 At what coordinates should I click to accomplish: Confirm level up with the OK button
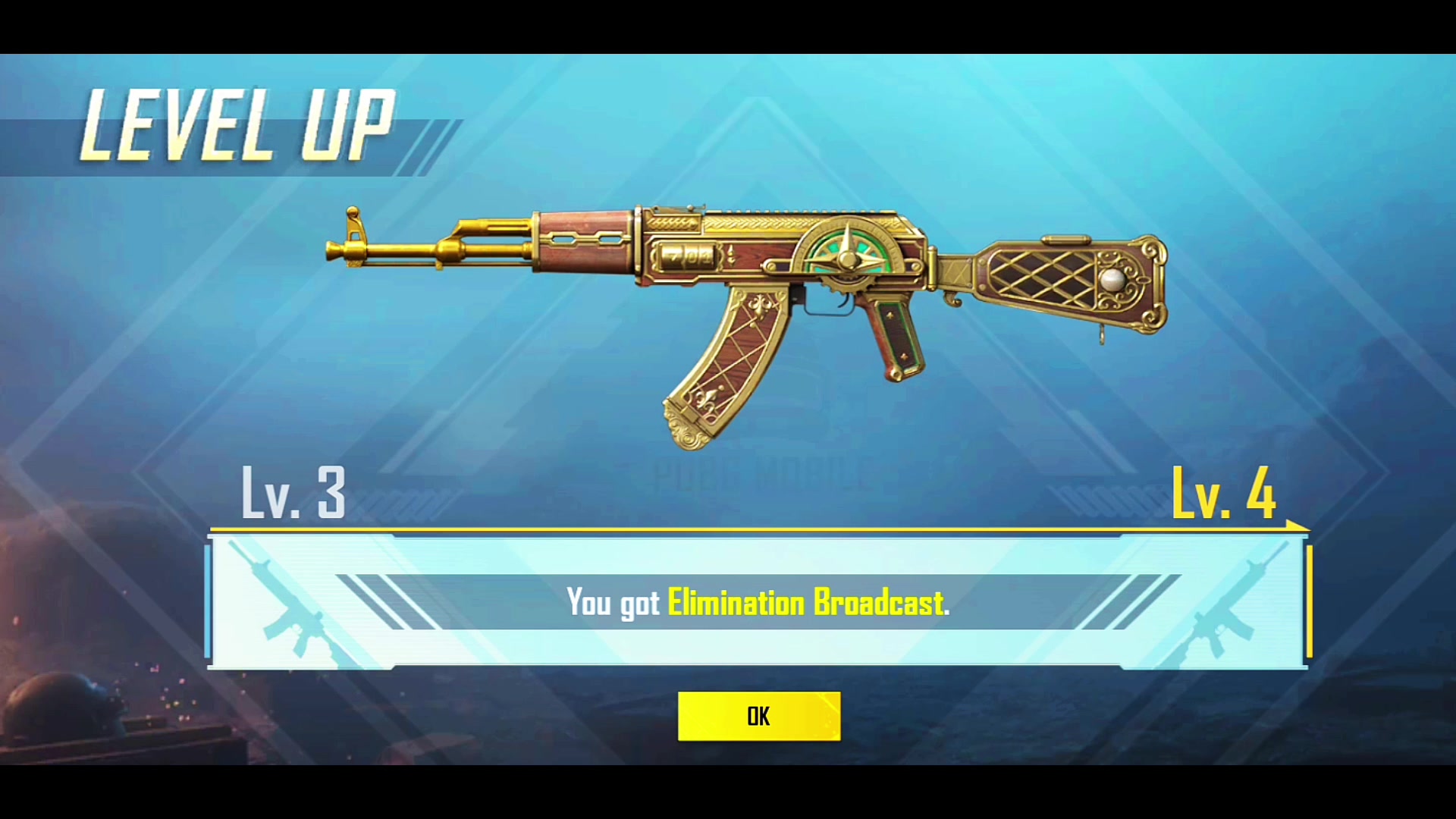click(758, 716)
